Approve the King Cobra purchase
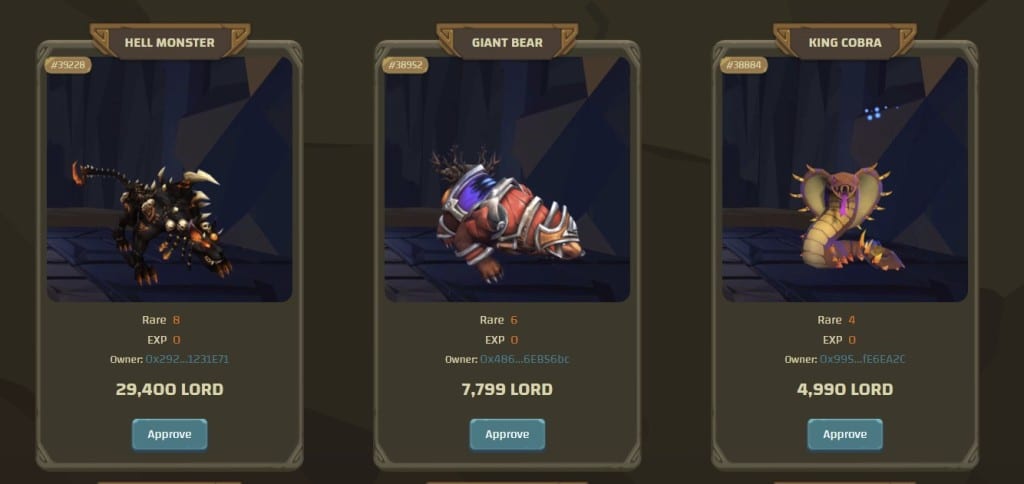Screen dimensions: 1024x484 845,434
